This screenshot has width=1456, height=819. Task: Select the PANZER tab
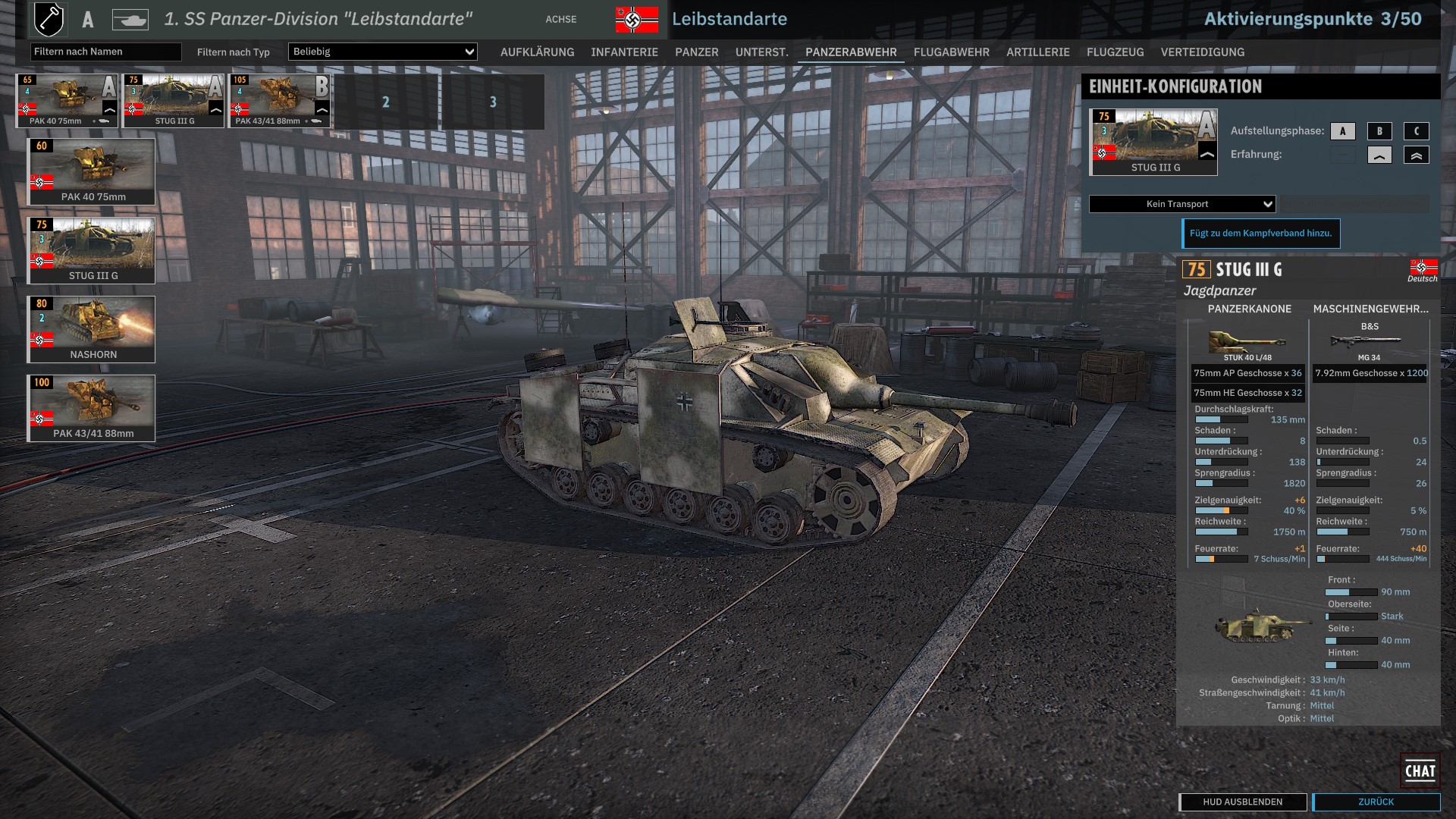(x=696, y=52)
